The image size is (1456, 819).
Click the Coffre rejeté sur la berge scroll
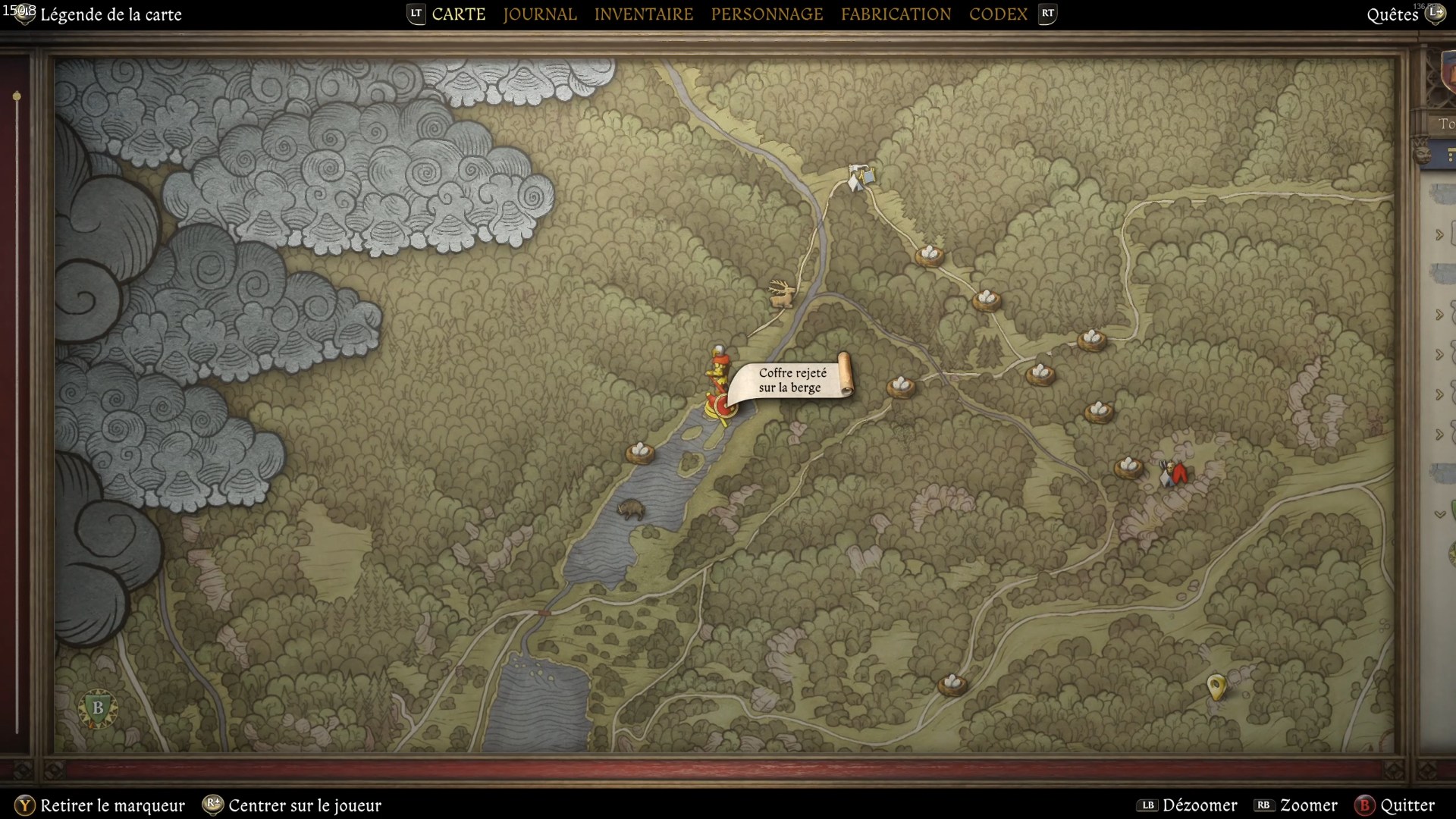coord(792,380)
